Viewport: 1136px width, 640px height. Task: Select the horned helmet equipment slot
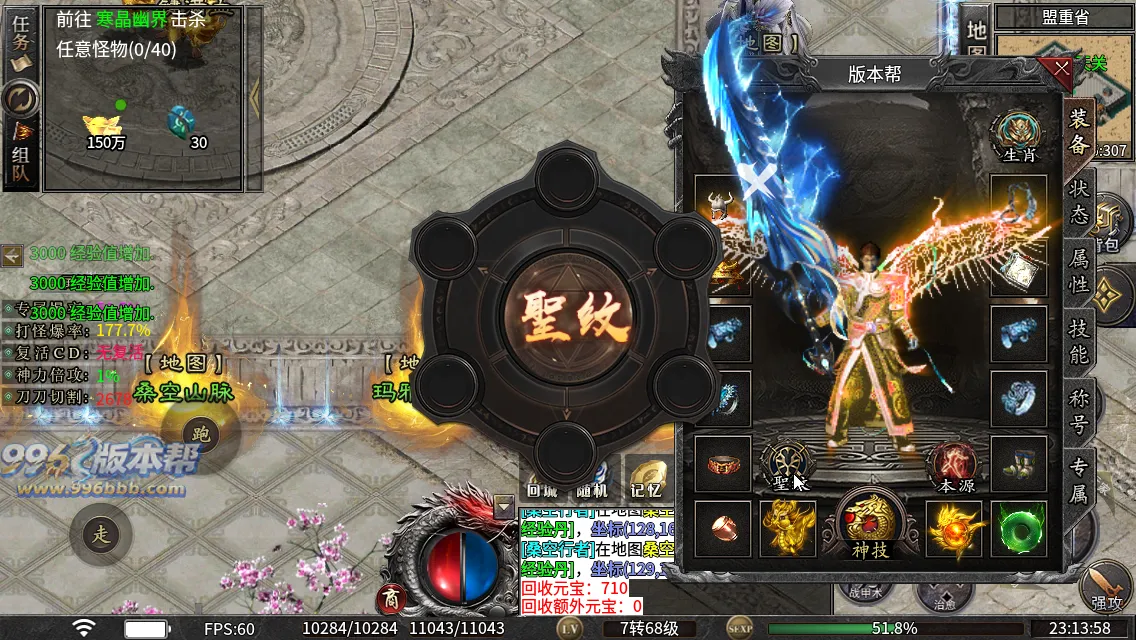pos(720,205)
